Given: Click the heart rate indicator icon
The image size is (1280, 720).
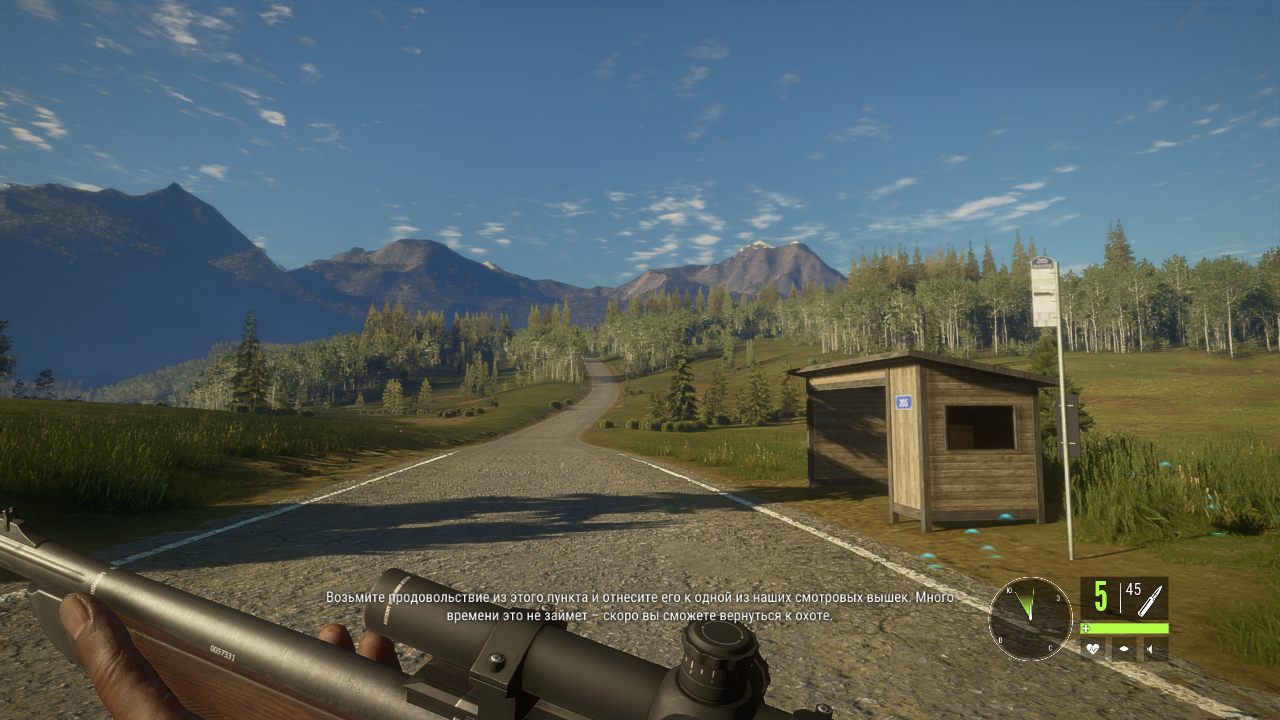Looking at the screenshot, I should coord(1094,649).
